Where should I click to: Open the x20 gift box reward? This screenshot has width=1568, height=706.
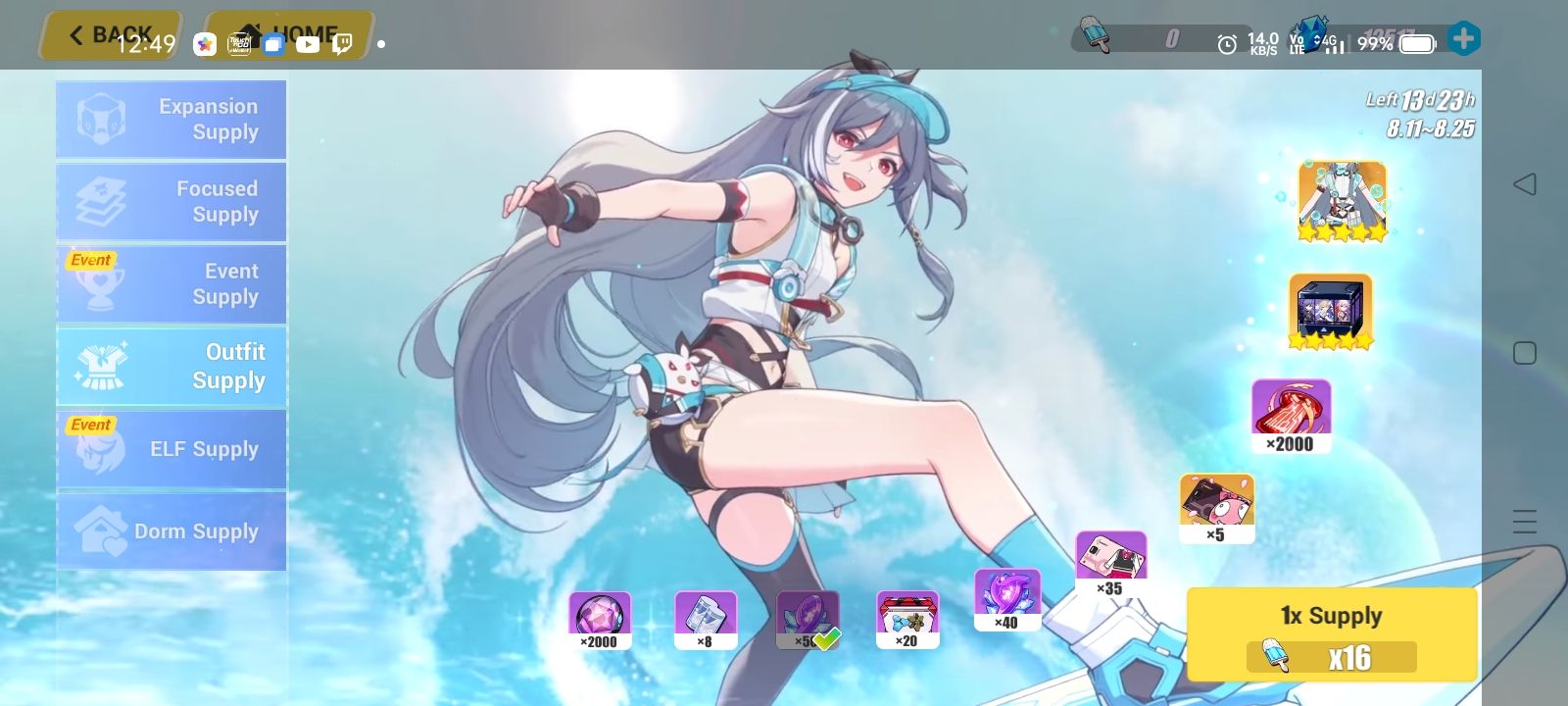tap(906, 616)
